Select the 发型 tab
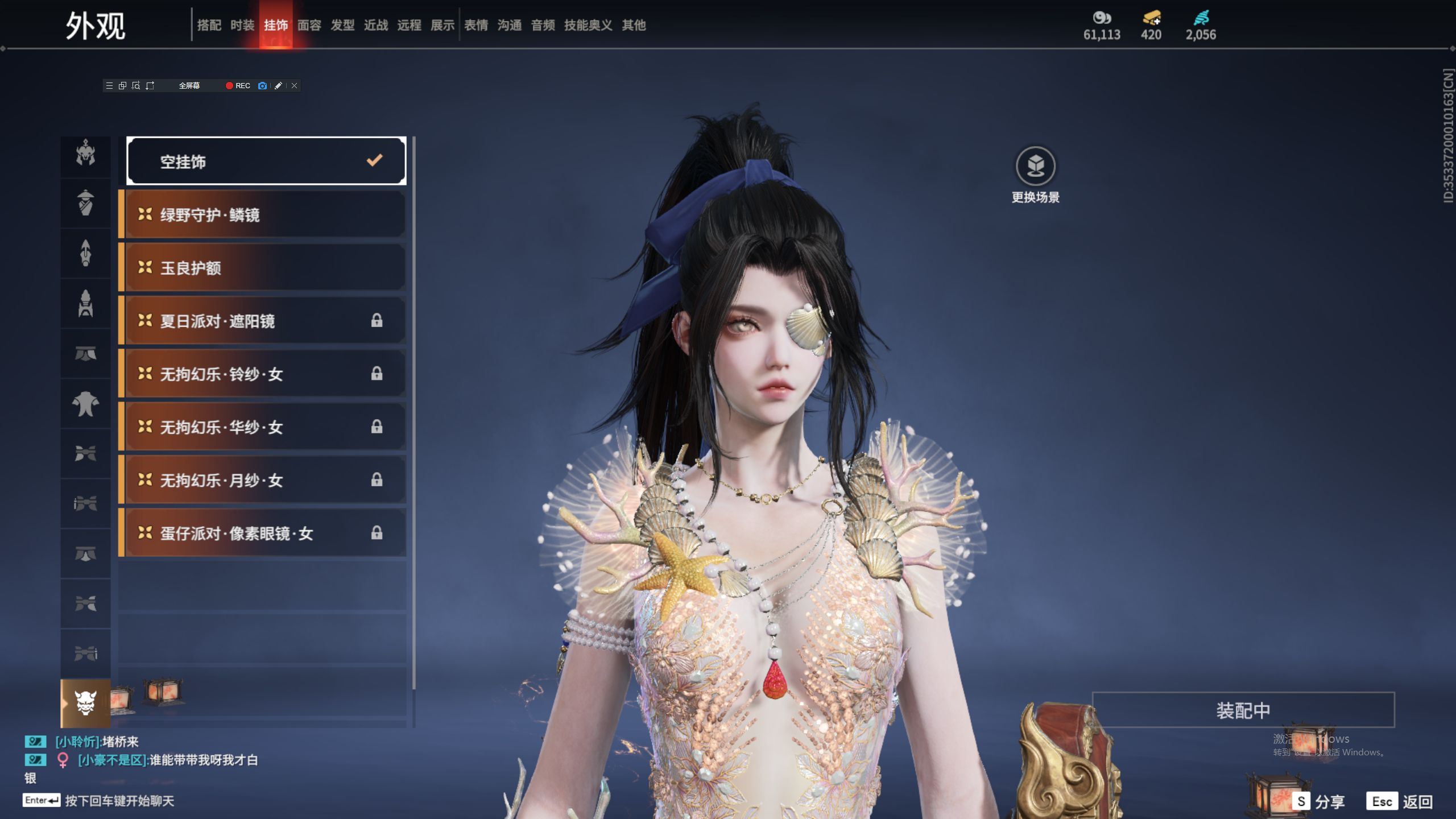This screenshot has height=819, width=1456. click(x=342, y=25)
